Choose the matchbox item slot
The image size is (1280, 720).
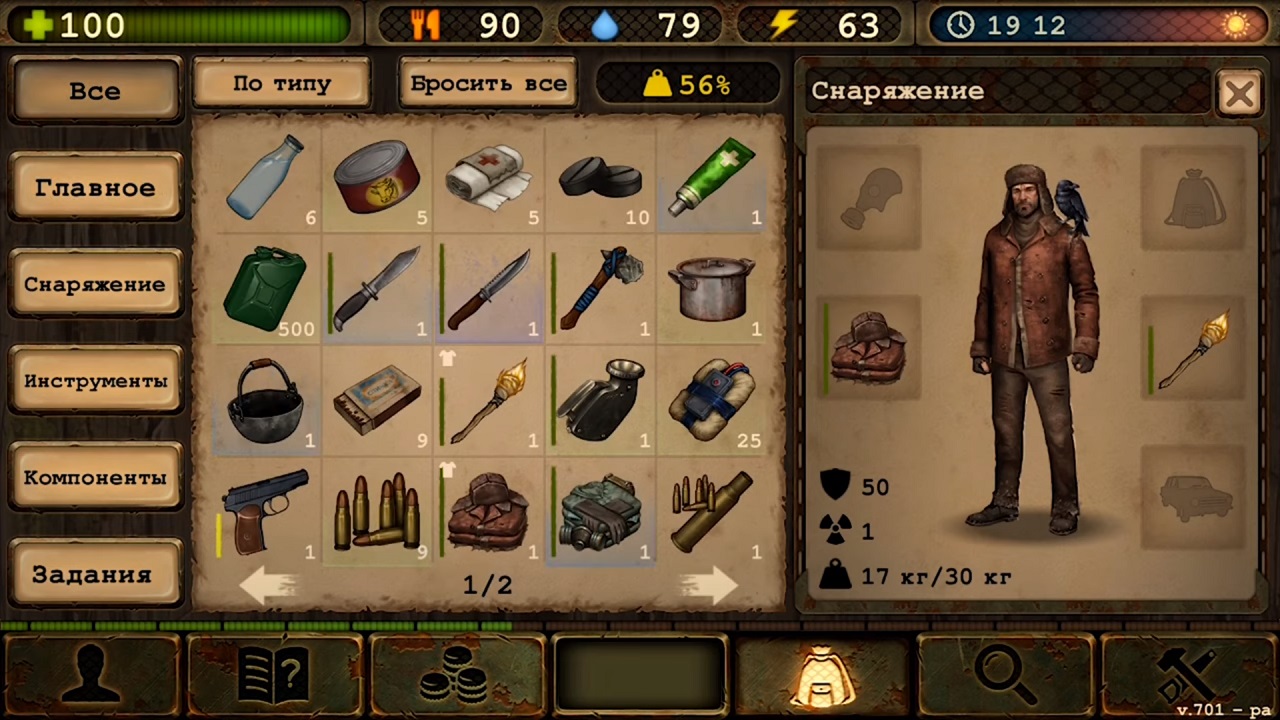377,401
